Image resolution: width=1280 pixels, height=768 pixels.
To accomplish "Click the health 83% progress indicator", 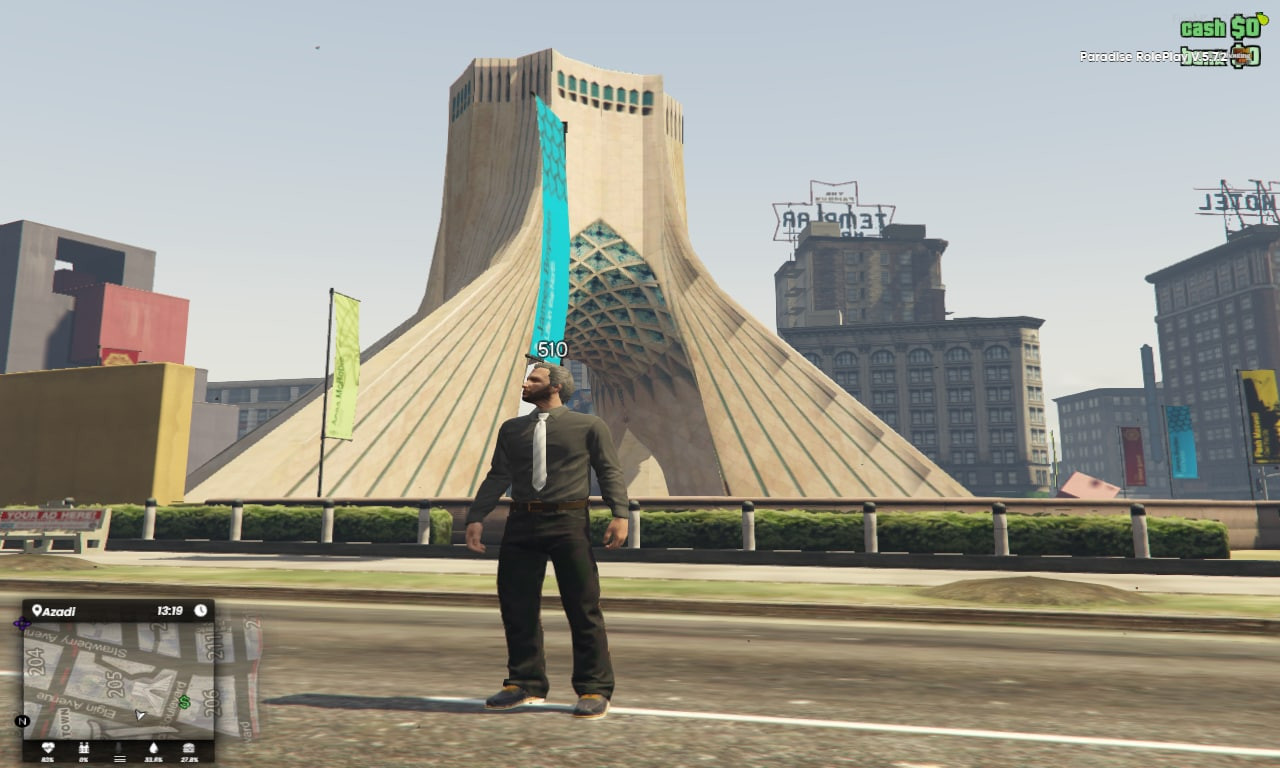I will [x=48, y=758].
